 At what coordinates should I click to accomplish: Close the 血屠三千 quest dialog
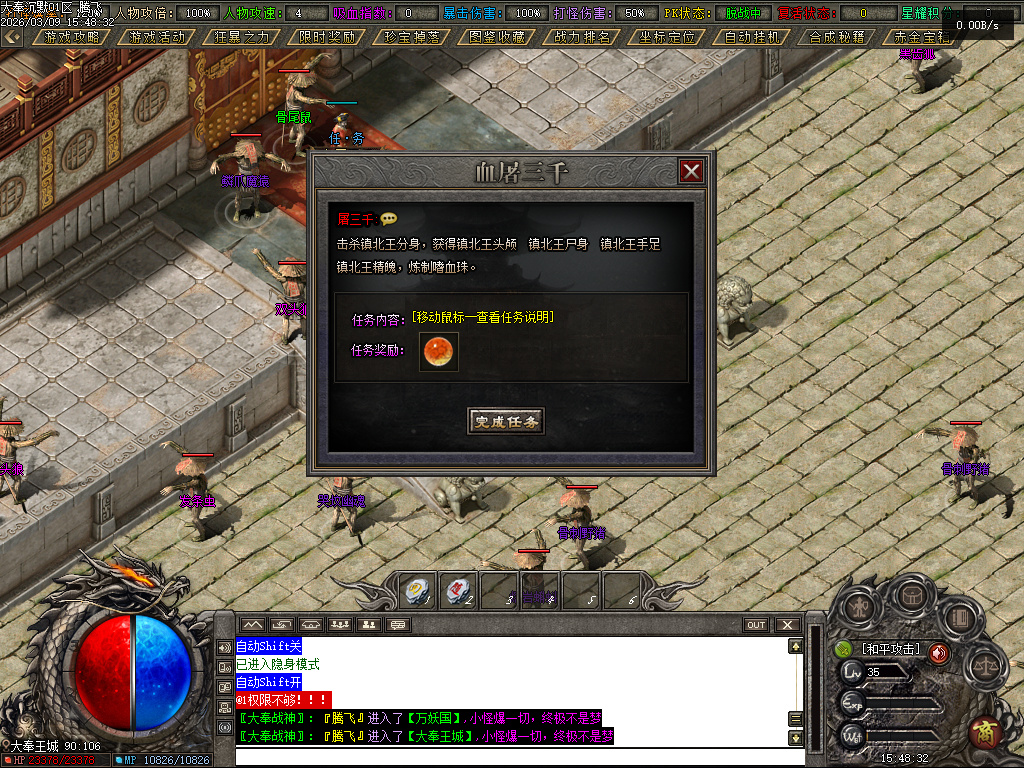691,171
